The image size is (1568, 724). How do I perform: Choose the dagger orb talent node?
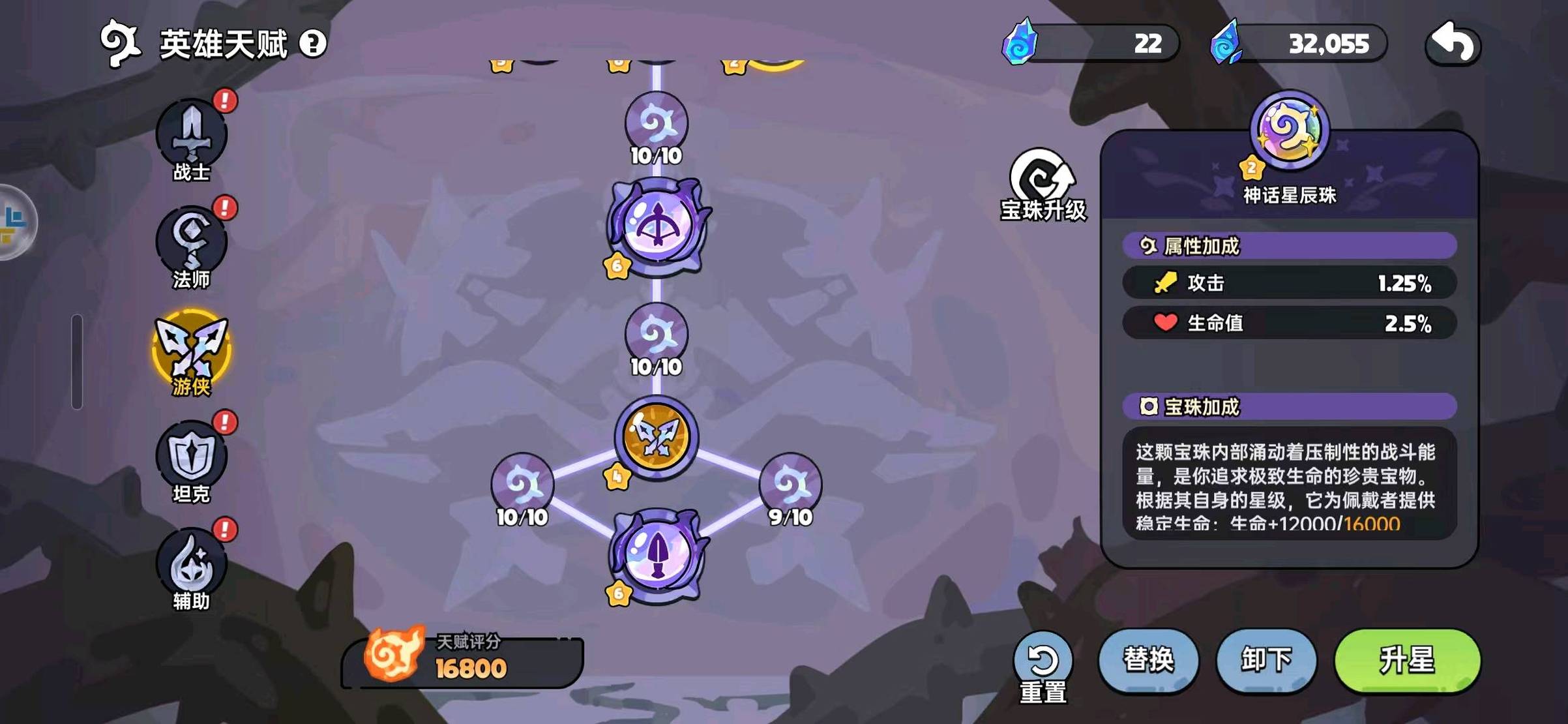pyautogui.click(x=657, y=556)
